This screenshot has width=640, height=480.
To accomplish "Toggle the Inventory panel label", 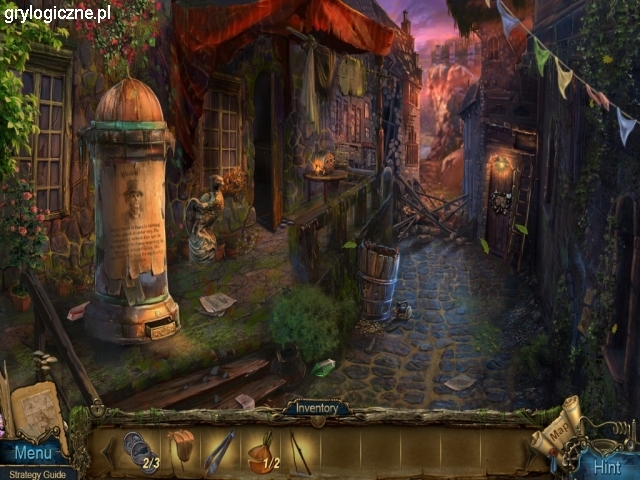I will [317, 408].
